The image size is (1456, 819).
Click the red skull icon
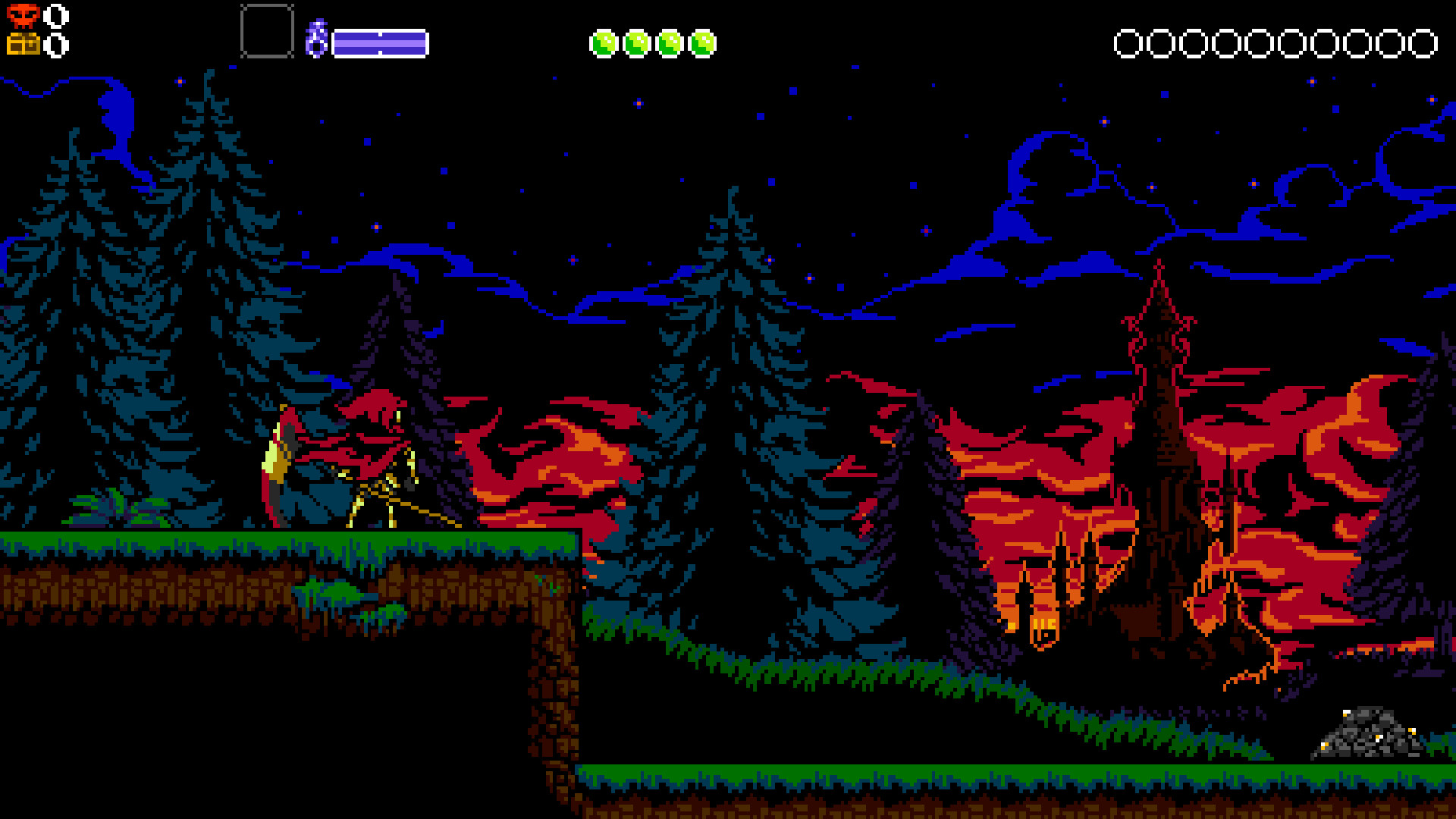[x=23, y=15]
